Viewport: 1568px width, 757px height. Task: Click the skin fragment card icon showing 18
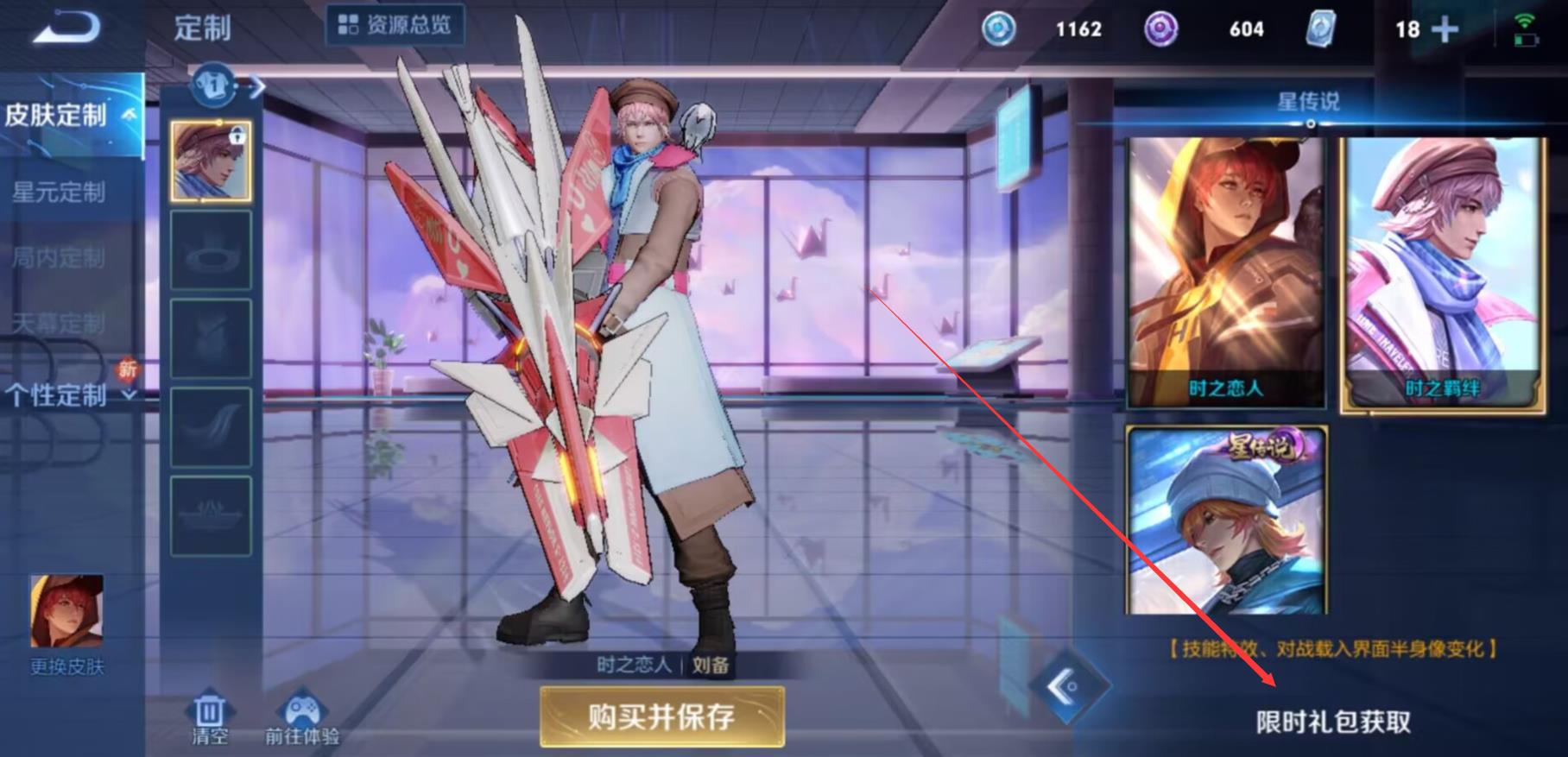pos(1320,29)
